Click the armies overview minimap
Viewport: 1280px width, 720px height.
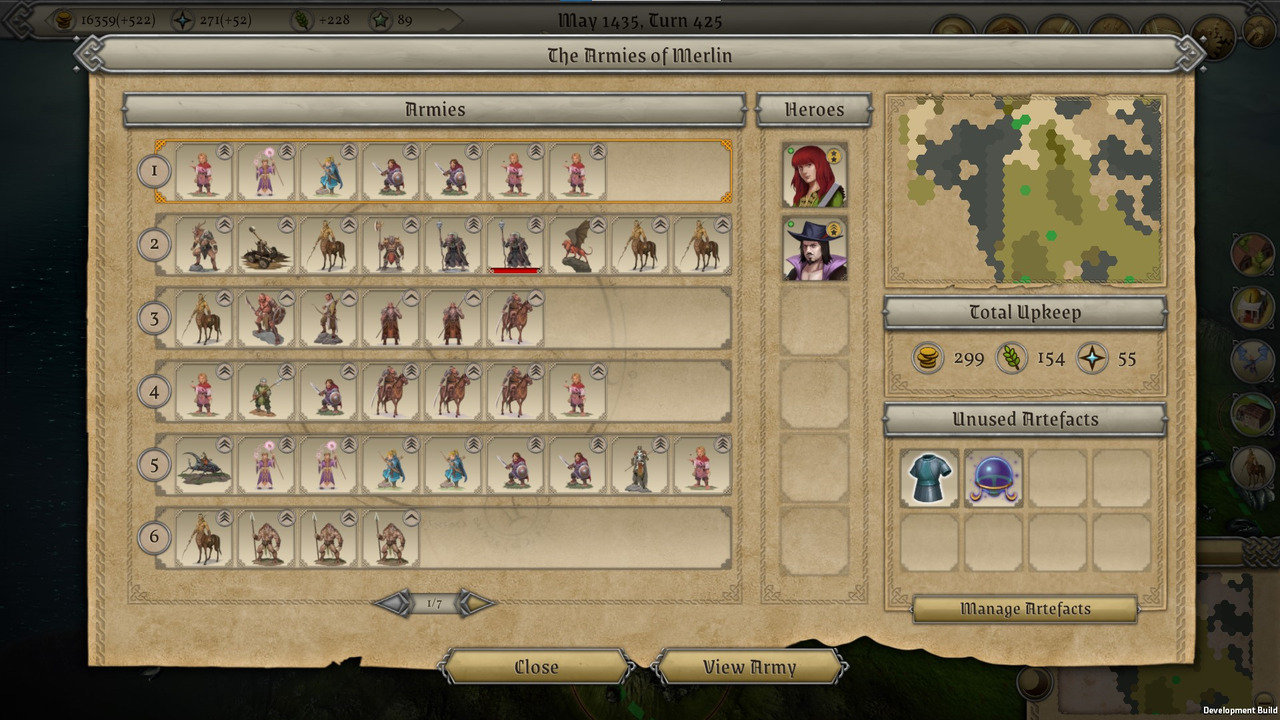1025,190
